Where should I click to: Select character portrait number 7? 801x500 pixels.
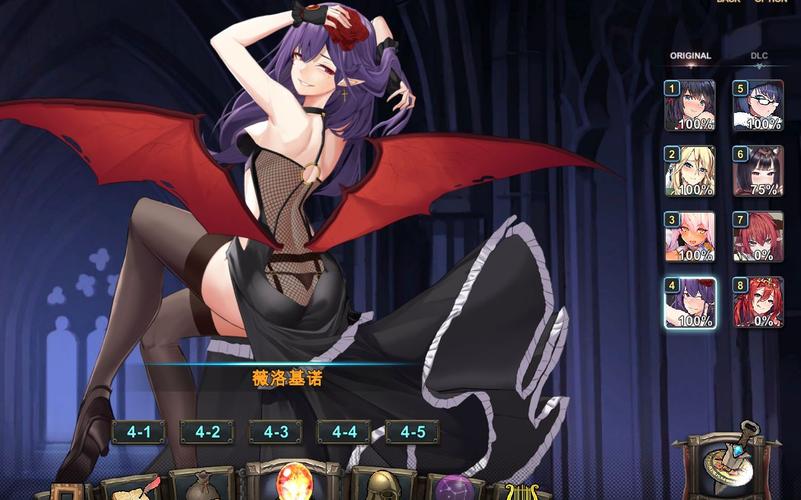point(758,237)
